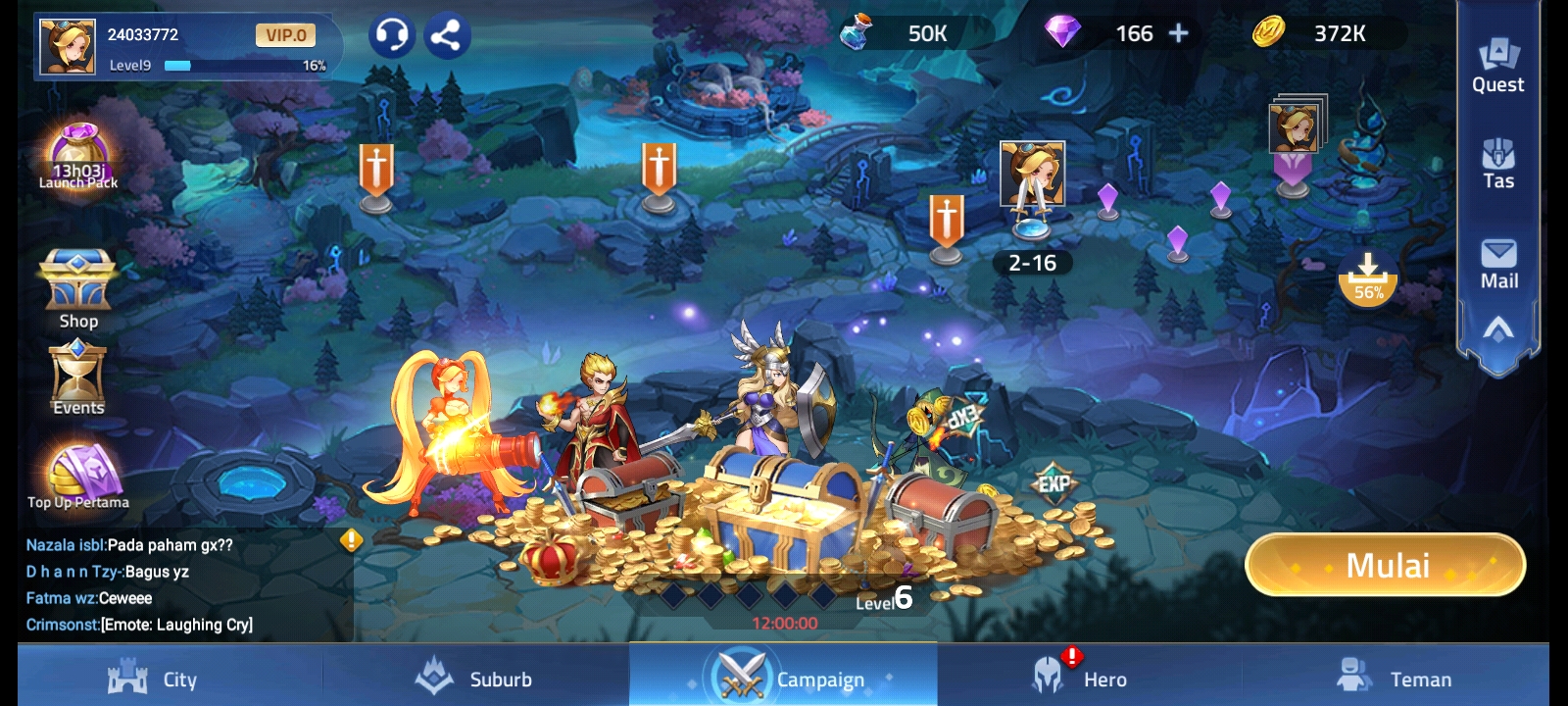The image size is (1568, 706).
Task: Expand the hero card stack near the summon altar
Action: [1295, 126]
